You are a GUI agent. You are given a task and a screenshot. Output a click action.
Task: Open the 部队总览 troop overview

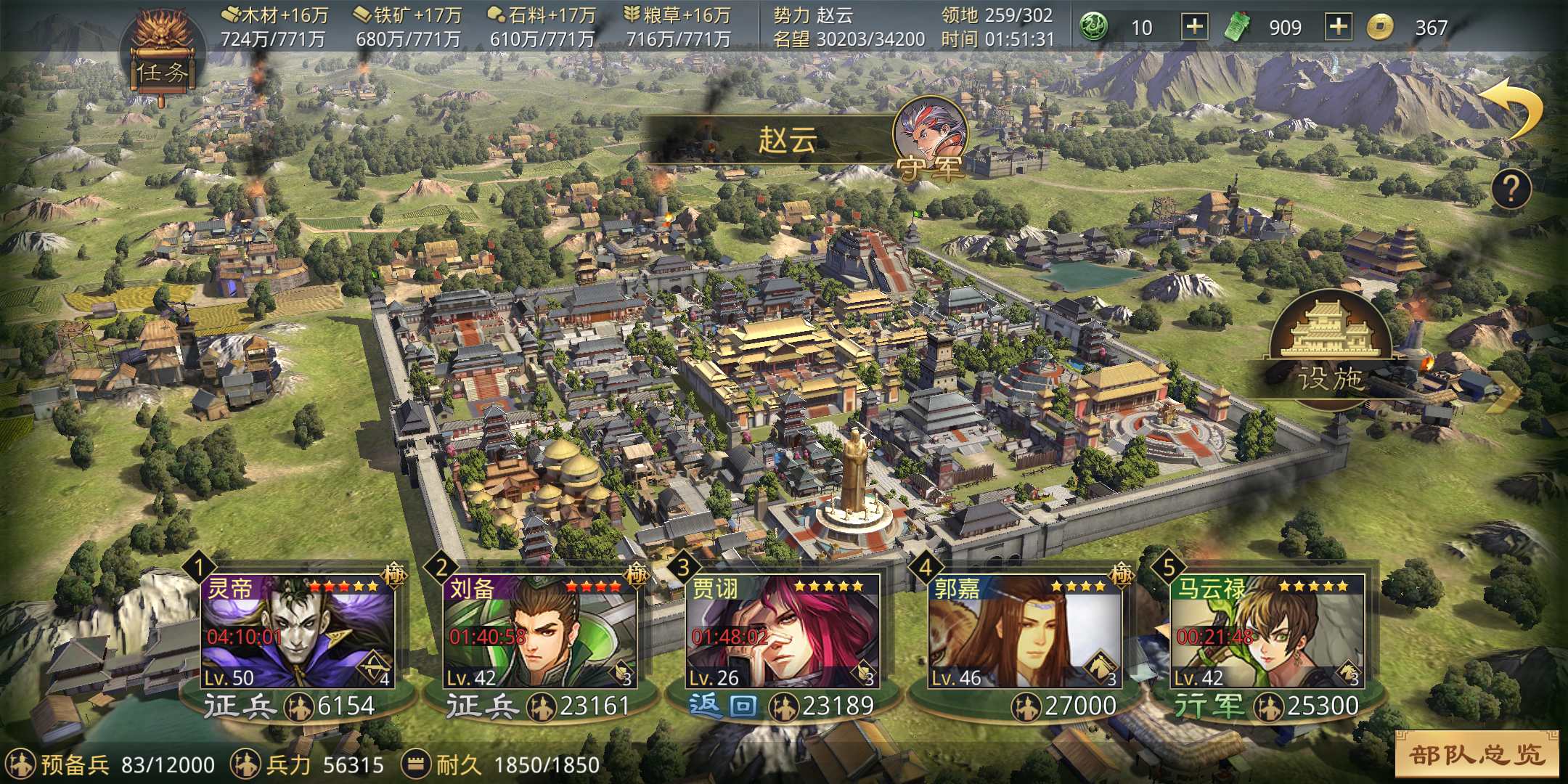(1477, 755)
